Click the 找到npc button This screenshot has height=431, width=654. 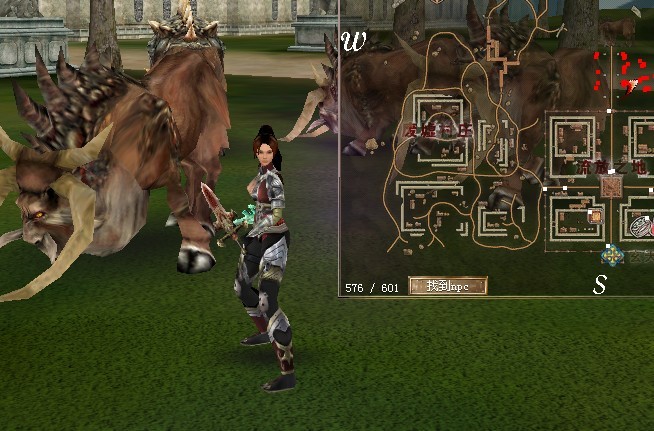tap(447, 286)
